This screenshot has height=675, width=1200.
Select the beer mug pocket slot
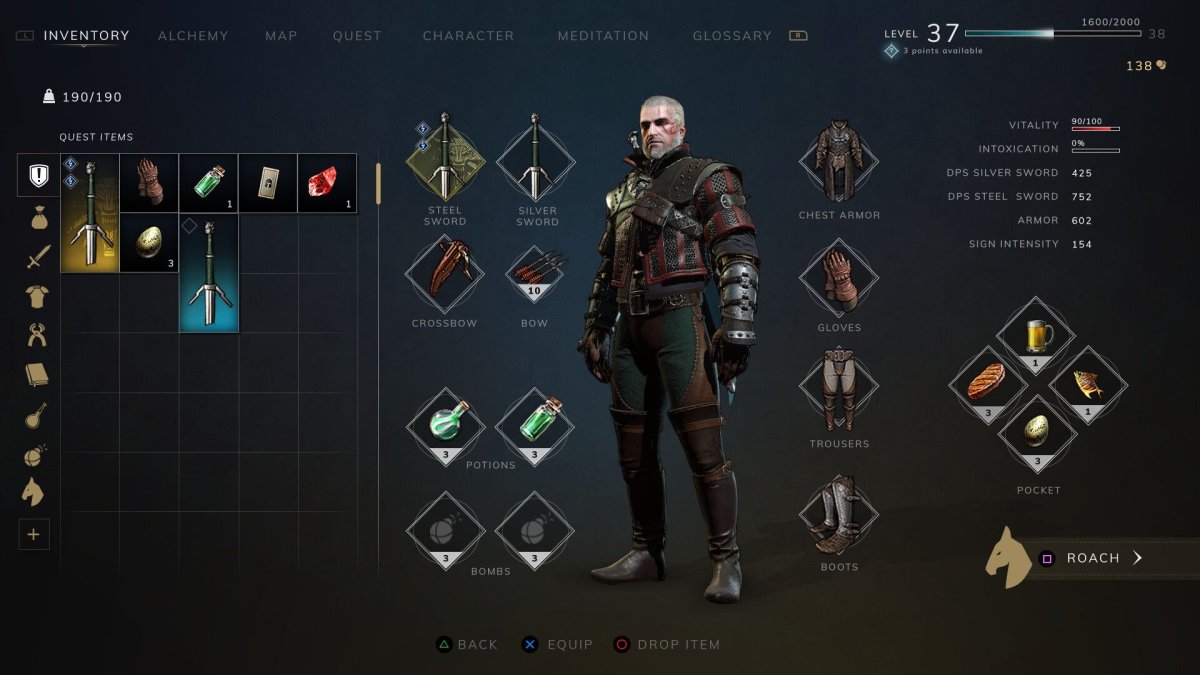(1035, 337)
